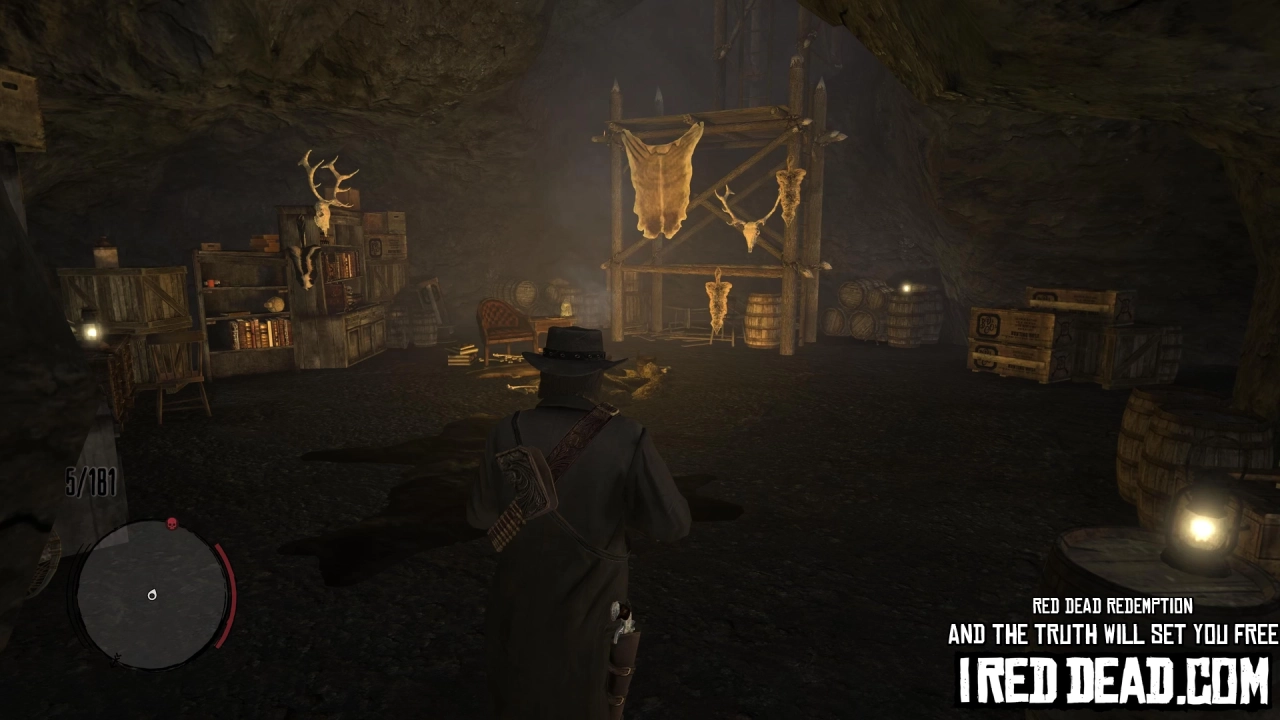The width and height of the screenshot is (1280, 720).
Task: Click the barrel beside the wooden scaffold
Action: 762,320
